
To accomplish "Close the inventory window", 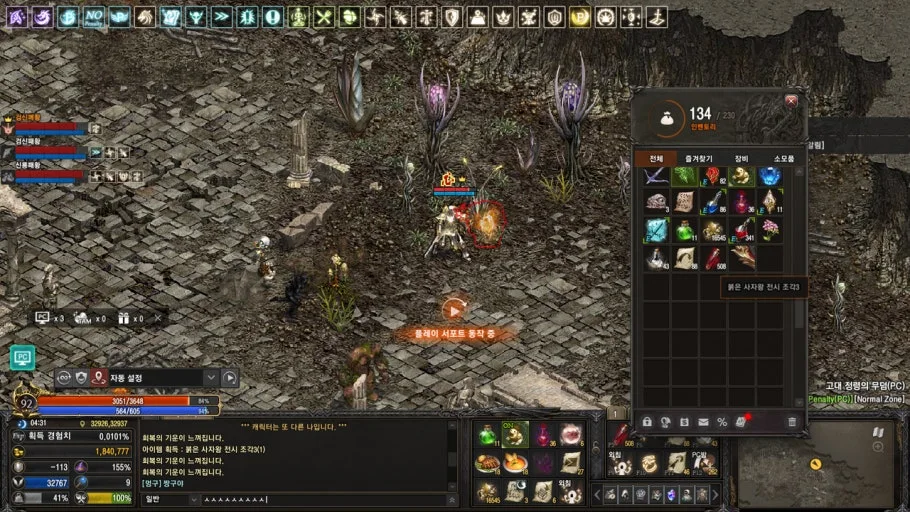I will [x=791, y=101].
